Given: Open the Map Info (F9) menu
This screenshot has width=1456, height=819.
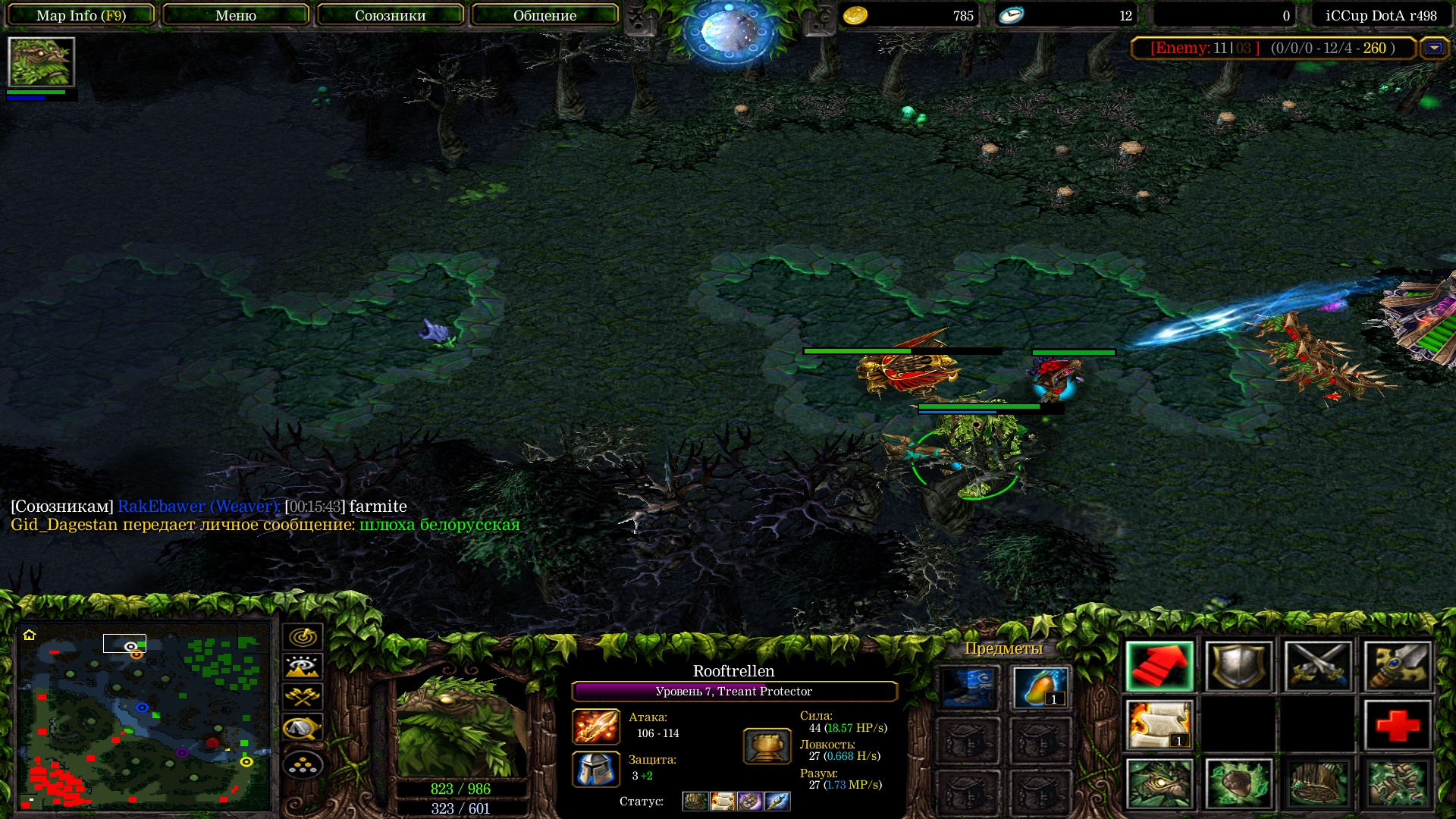Looking at the screenshot, I should coord(81,15).
